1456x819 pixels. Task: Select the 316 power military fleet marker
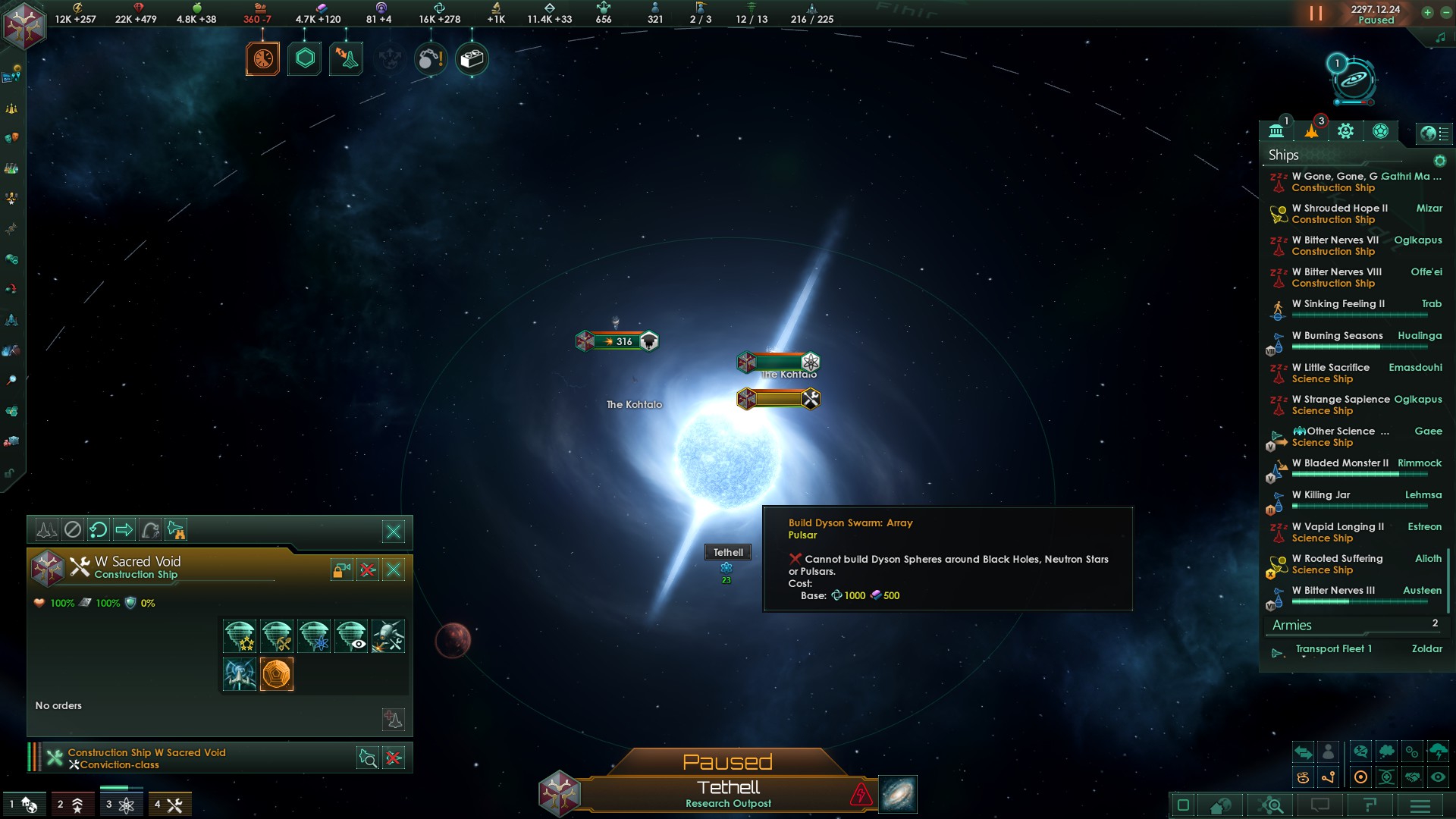point(617,341)
